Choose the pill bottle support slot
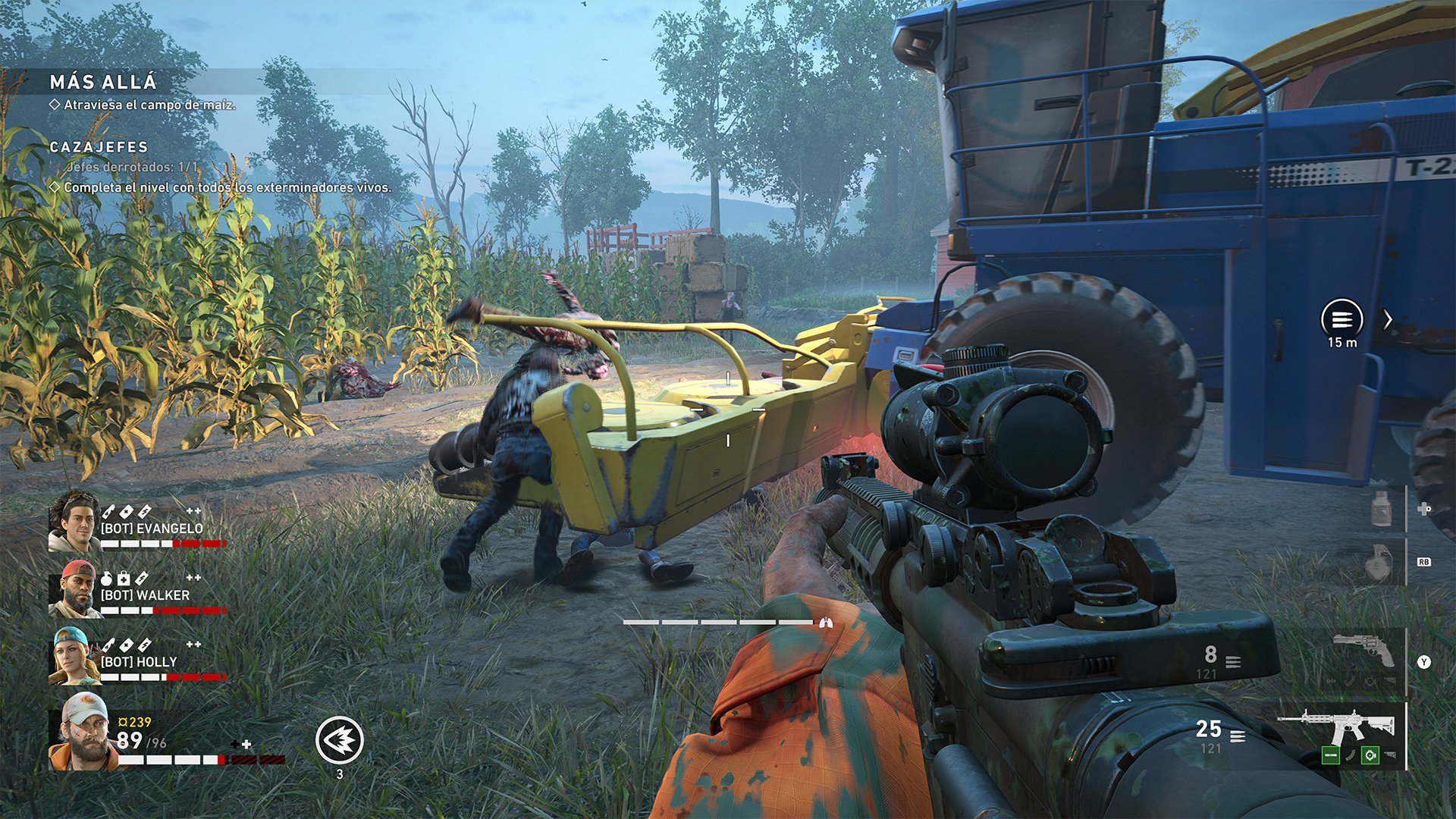Viewport: 1456px width, 819px height. 1382,509
